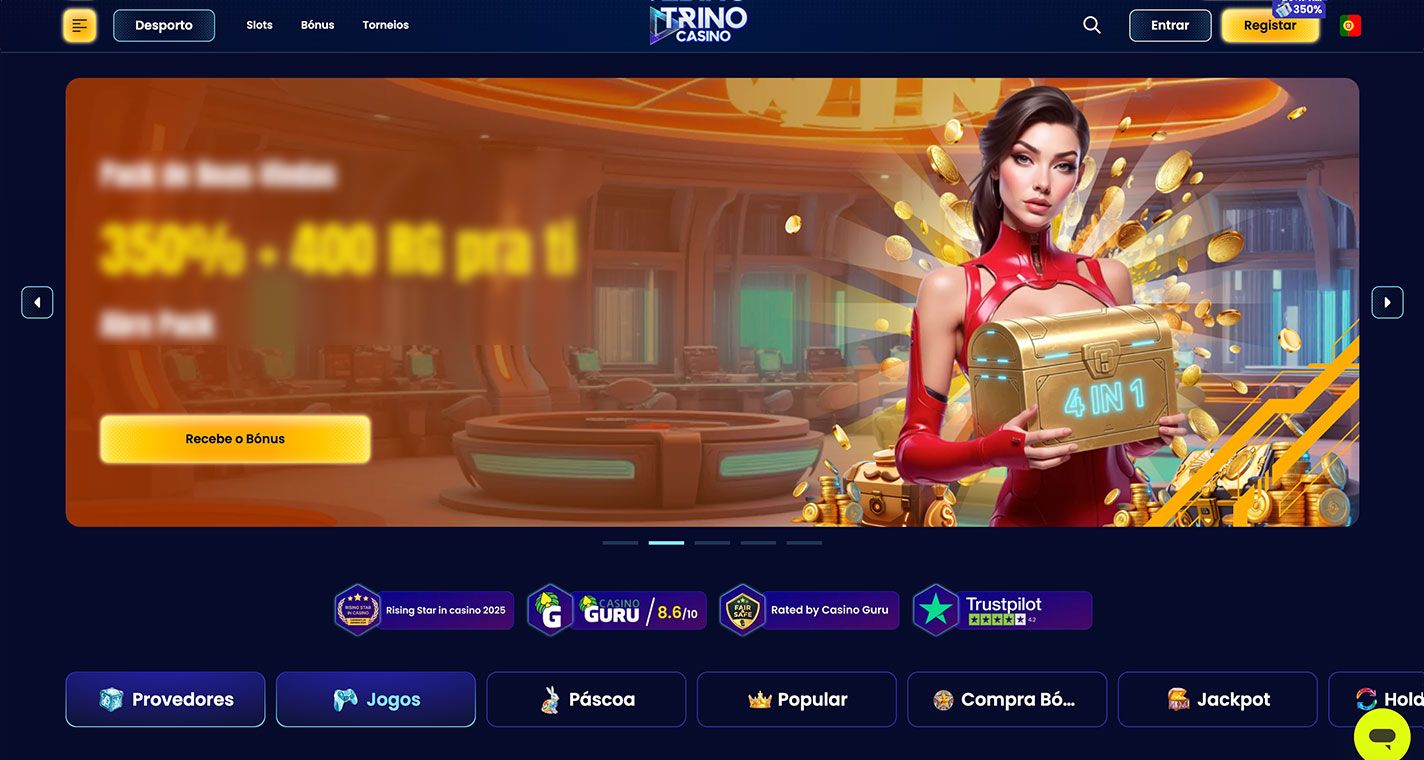1424x760 pixels.
Task: Select the Popular games category
Action: coord(796,699)
